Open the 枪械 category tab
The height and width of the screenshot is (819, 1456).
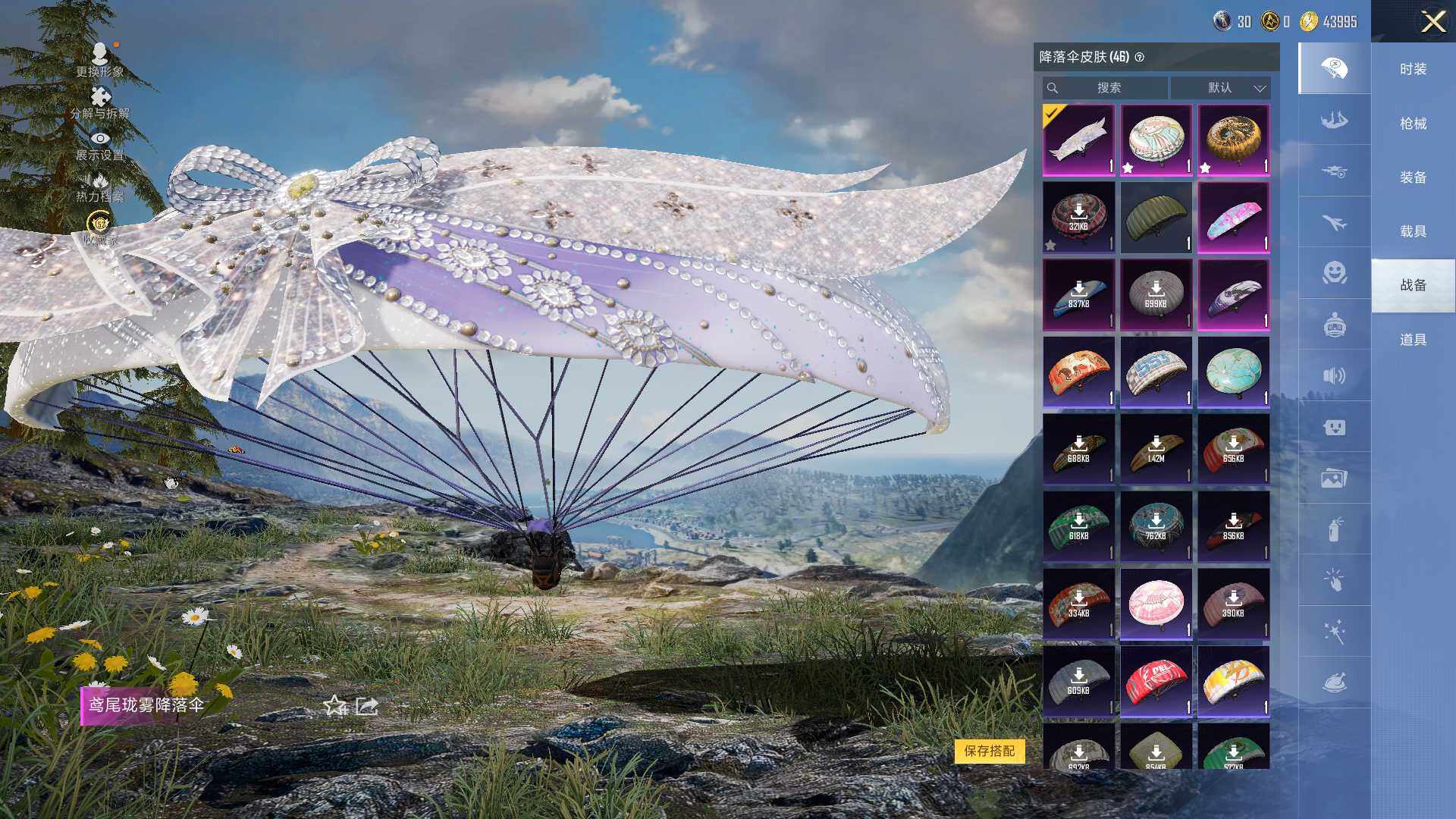(1413, 123)
